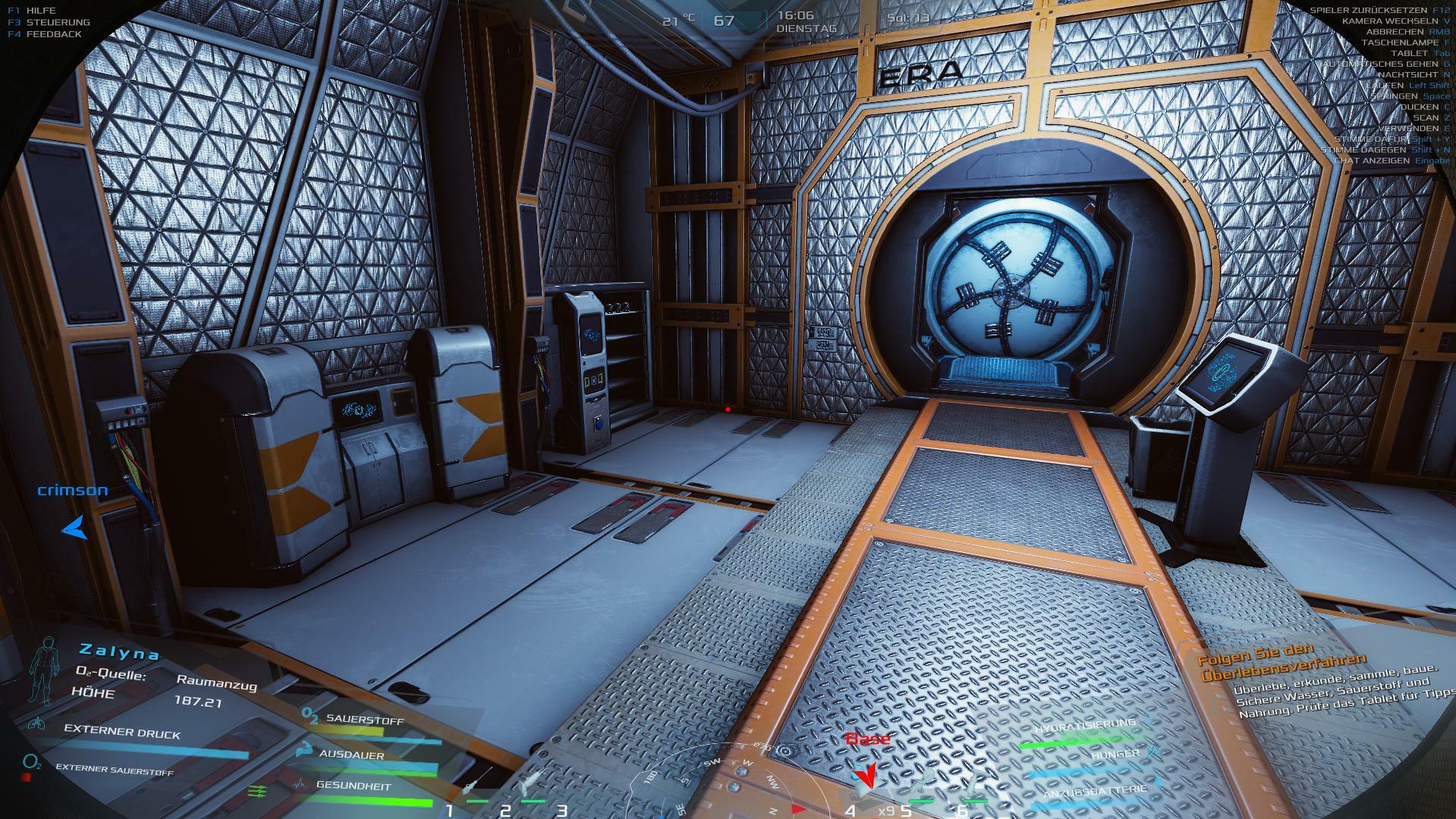Open the Überlebensverfahren objective tracker

(x=1282, y=665)
